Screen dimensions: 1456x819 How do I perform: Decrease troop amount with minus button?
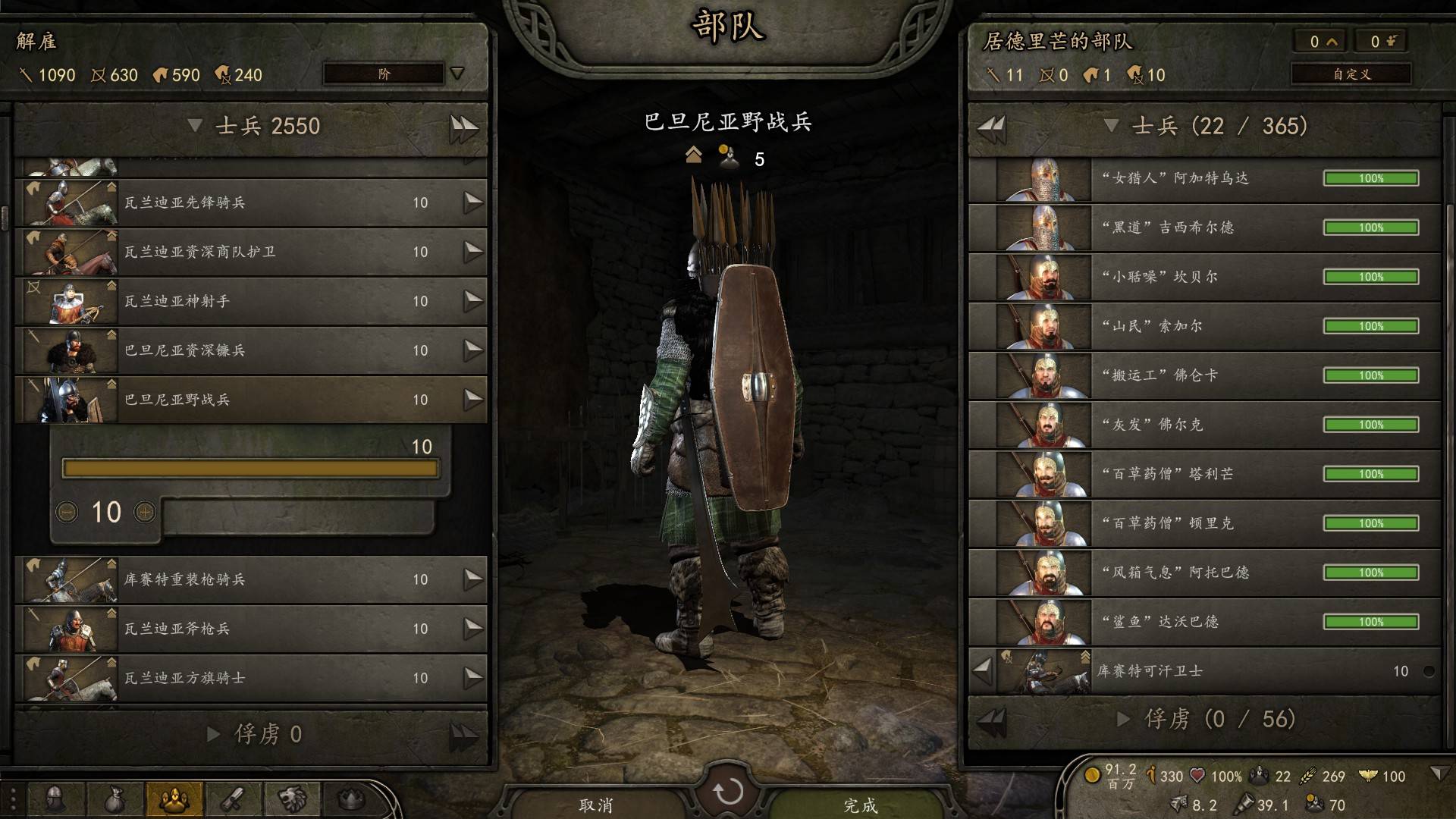67,513
